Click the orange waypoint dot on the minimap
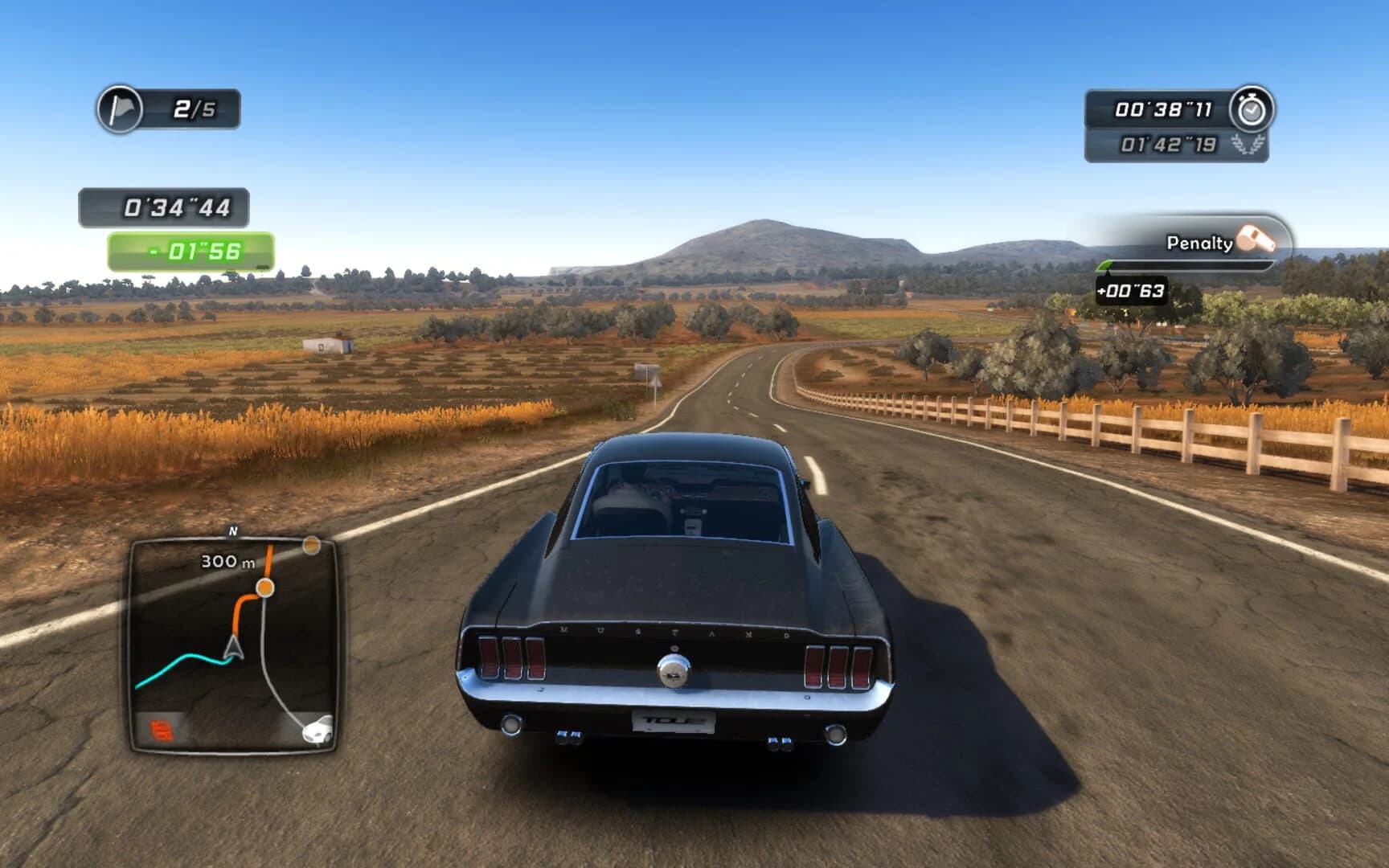The height and width of the screenshot is (868, 1389). click(267, 586)
